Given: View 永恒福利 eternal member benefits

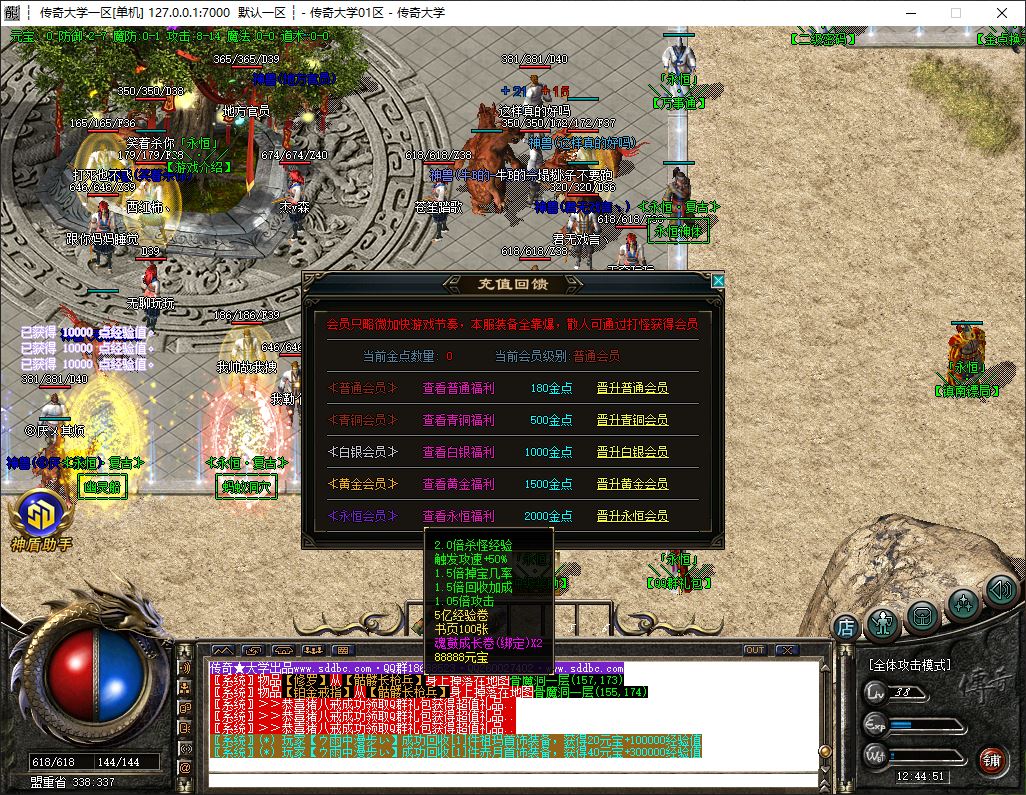Looking at the screenshot, I should tap(458, 516).
